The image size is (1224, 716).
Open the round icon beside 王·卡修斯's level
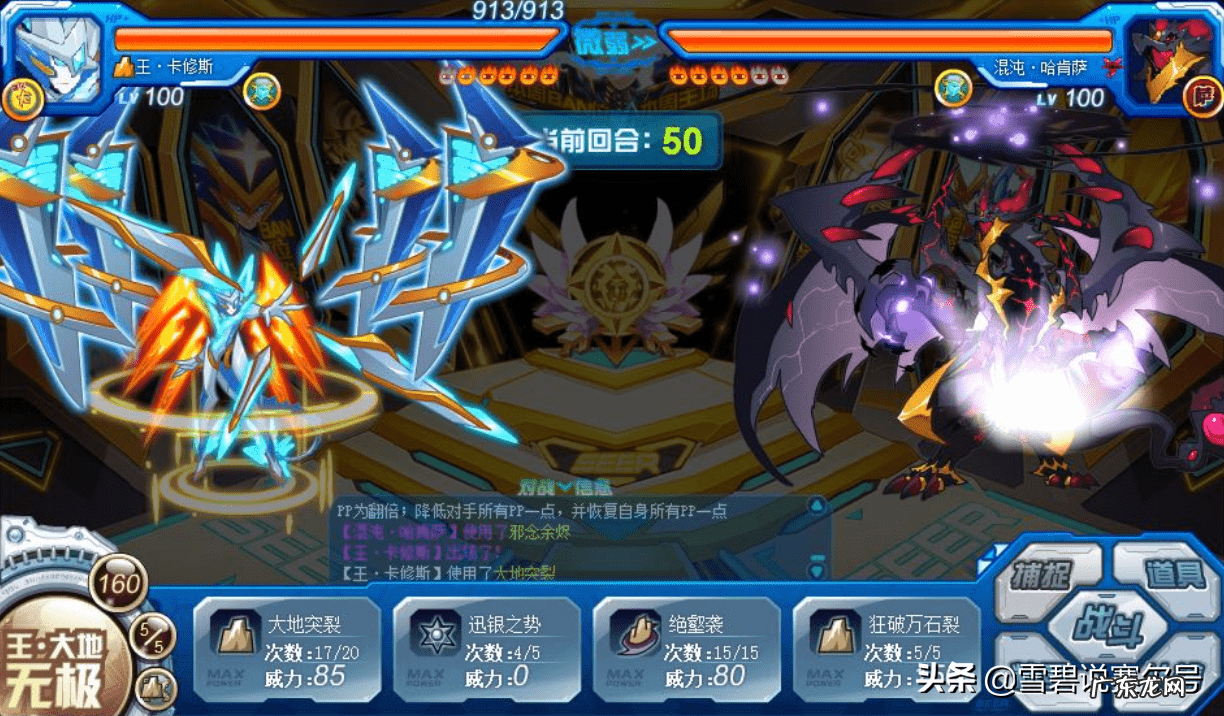tap(262, 91)
